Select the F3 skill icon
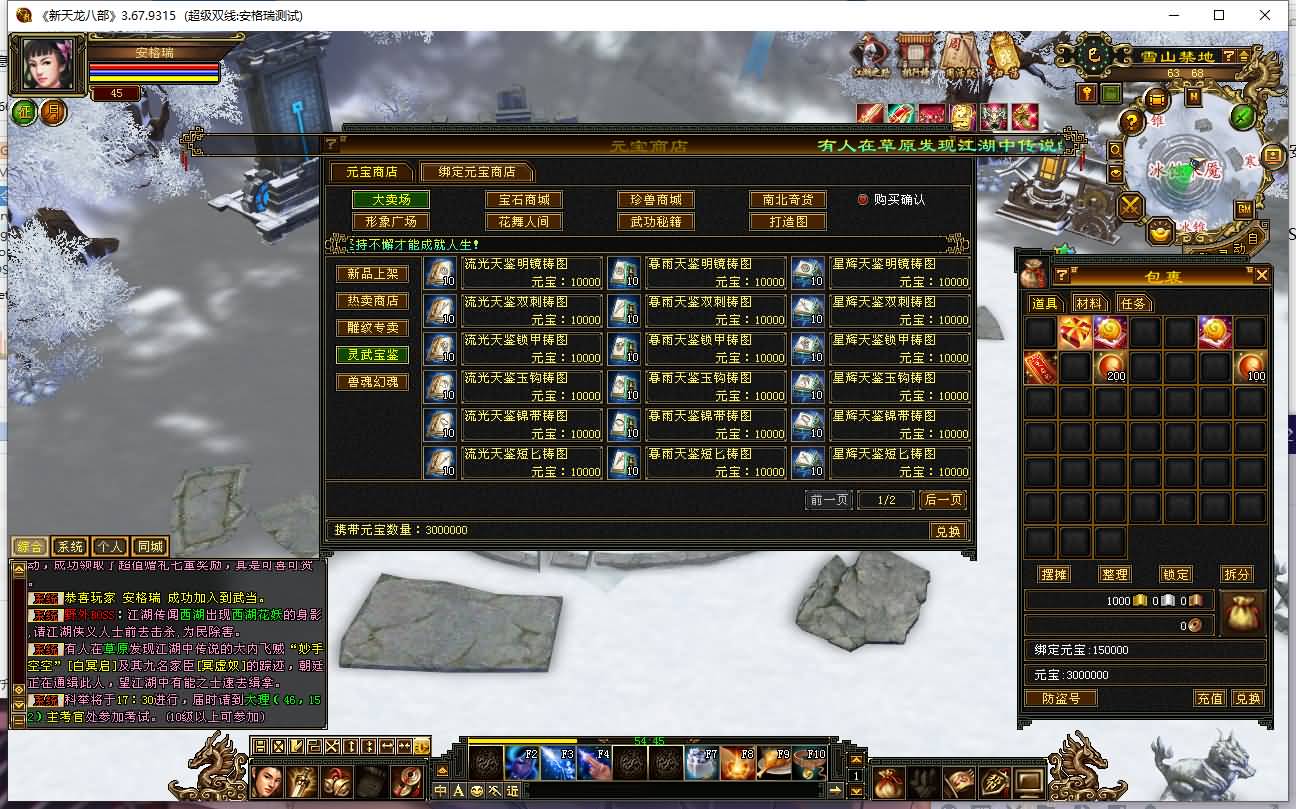 pos(558,763)
